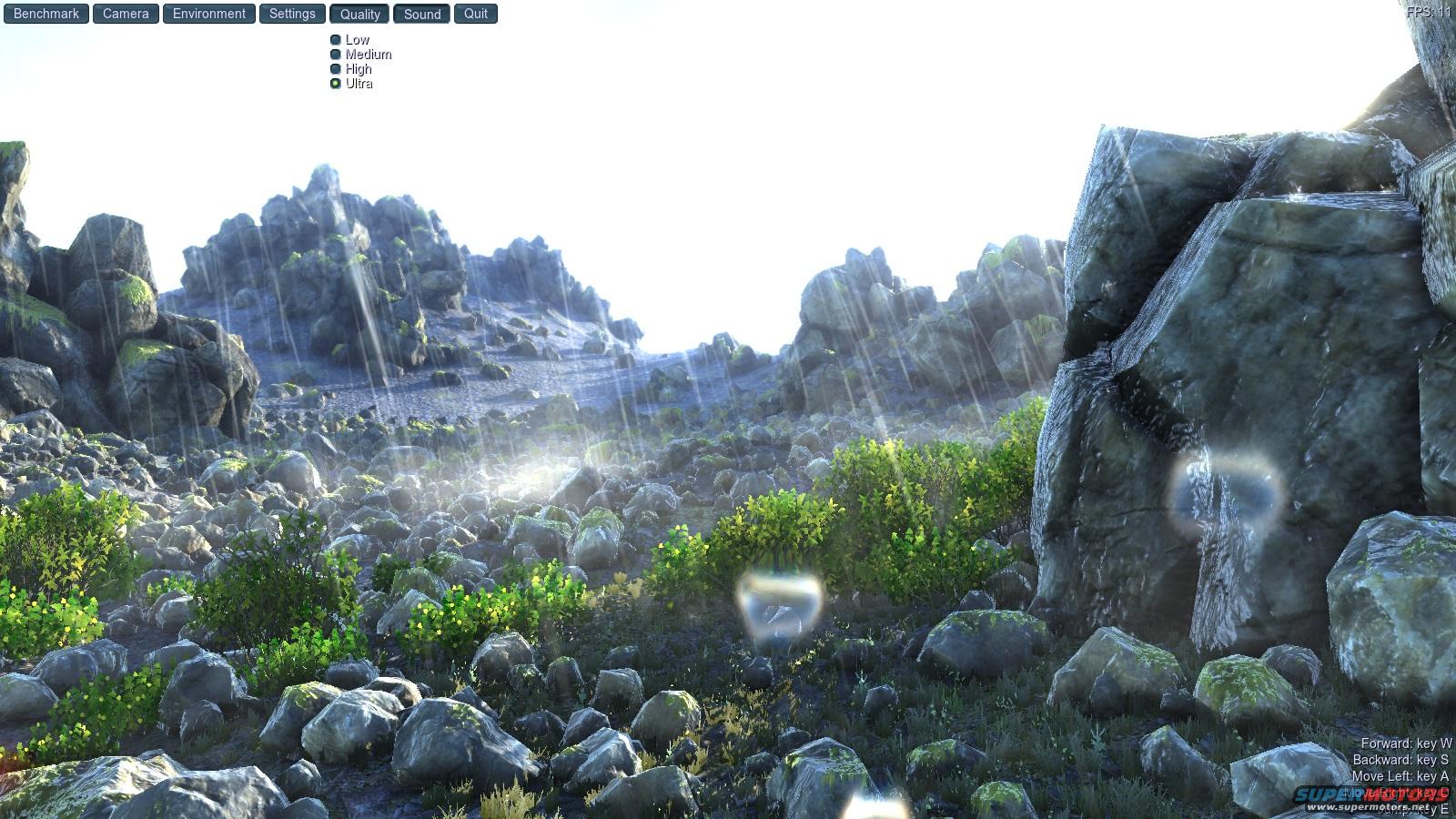Open the Sound menu
This screenshot has width=1456, height=819.
422,14
